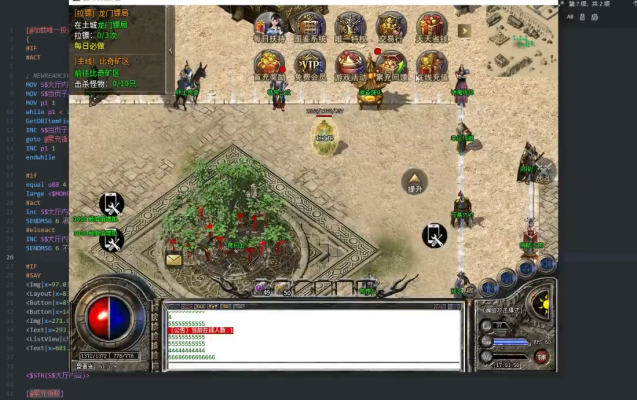This screenshot has width=637, height=400.
Task: Open the 唯一特权 privilege icon
Action: (350, 28)
